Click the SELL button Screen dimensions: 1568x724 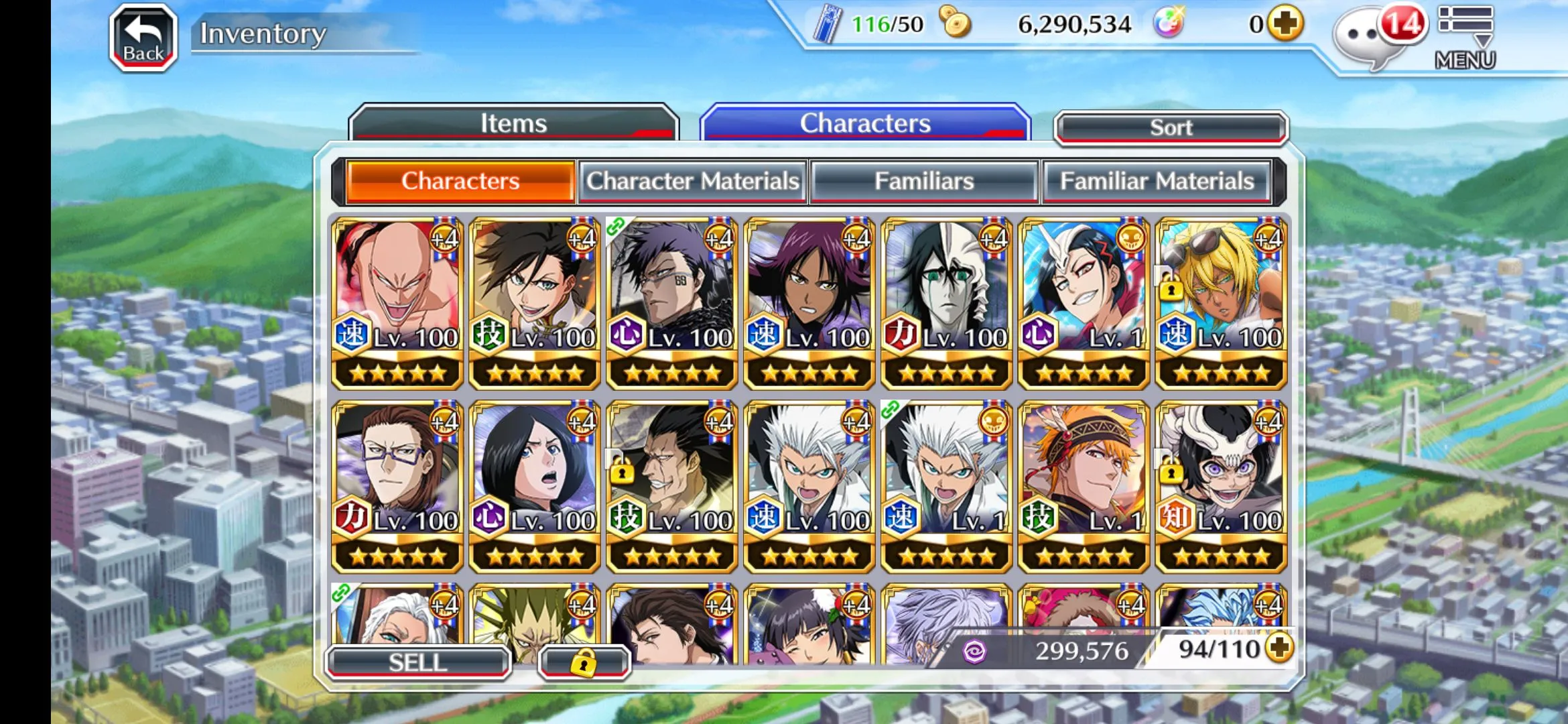tap(418, 662)
